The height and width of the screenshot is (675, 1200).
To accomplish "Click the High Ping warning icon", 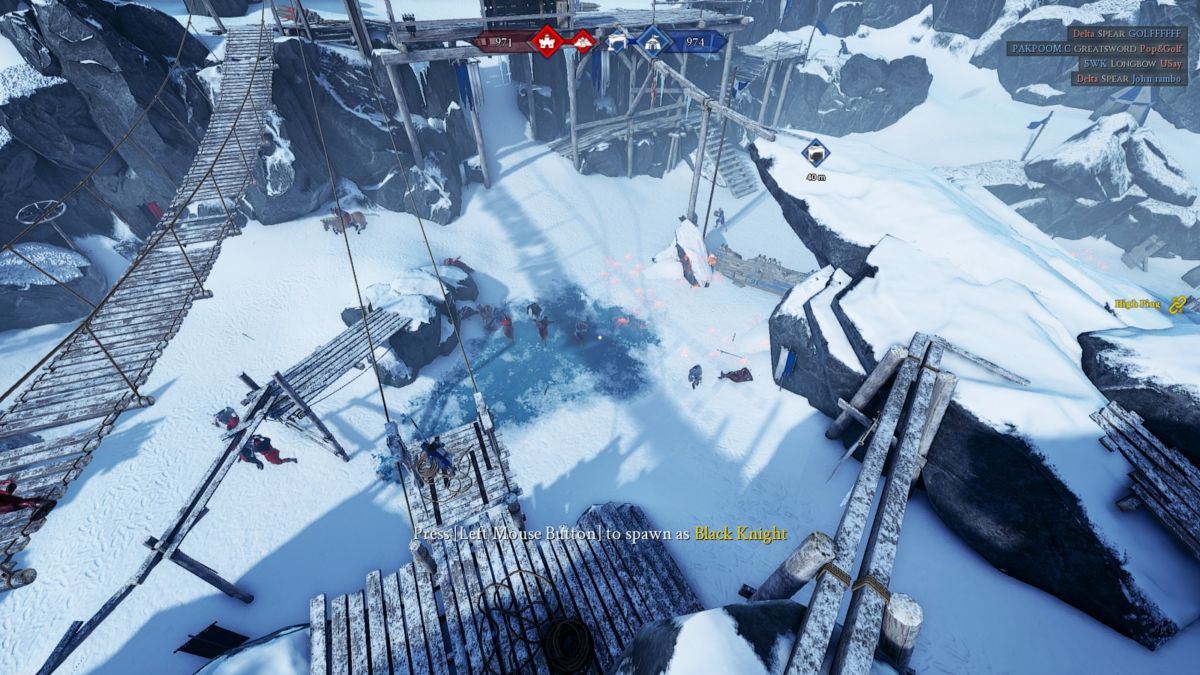I will (x=1177, y=305).
